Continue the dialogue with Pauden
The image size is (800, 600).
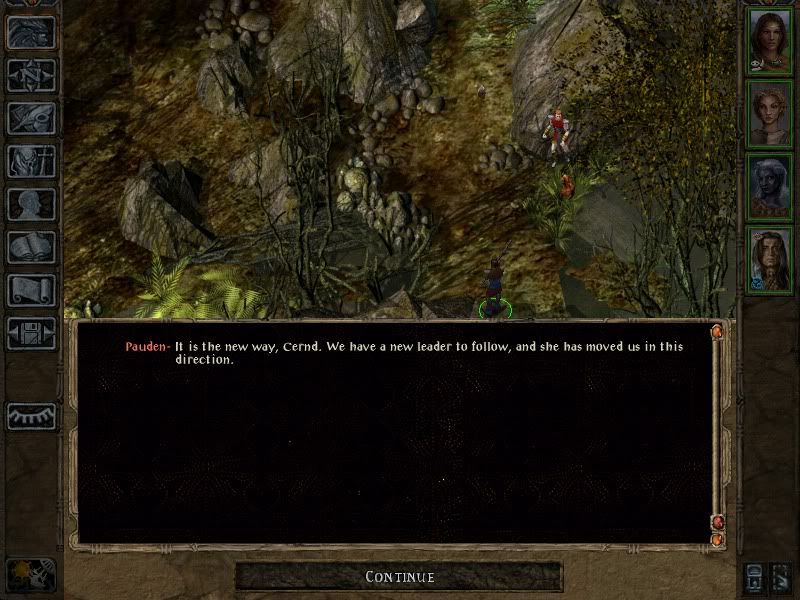(x=399, y=577)
